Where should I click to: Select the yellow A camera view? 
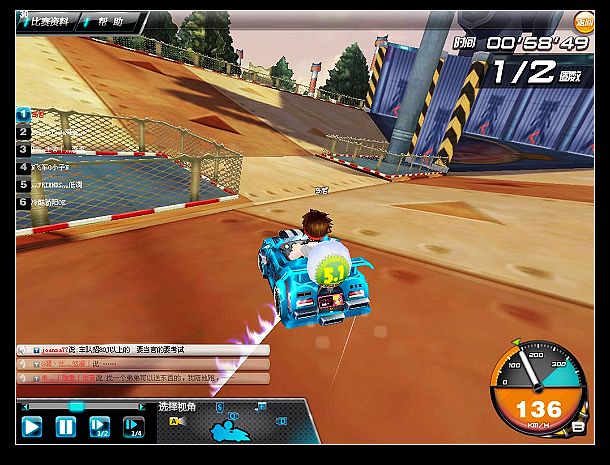[173, 421]
